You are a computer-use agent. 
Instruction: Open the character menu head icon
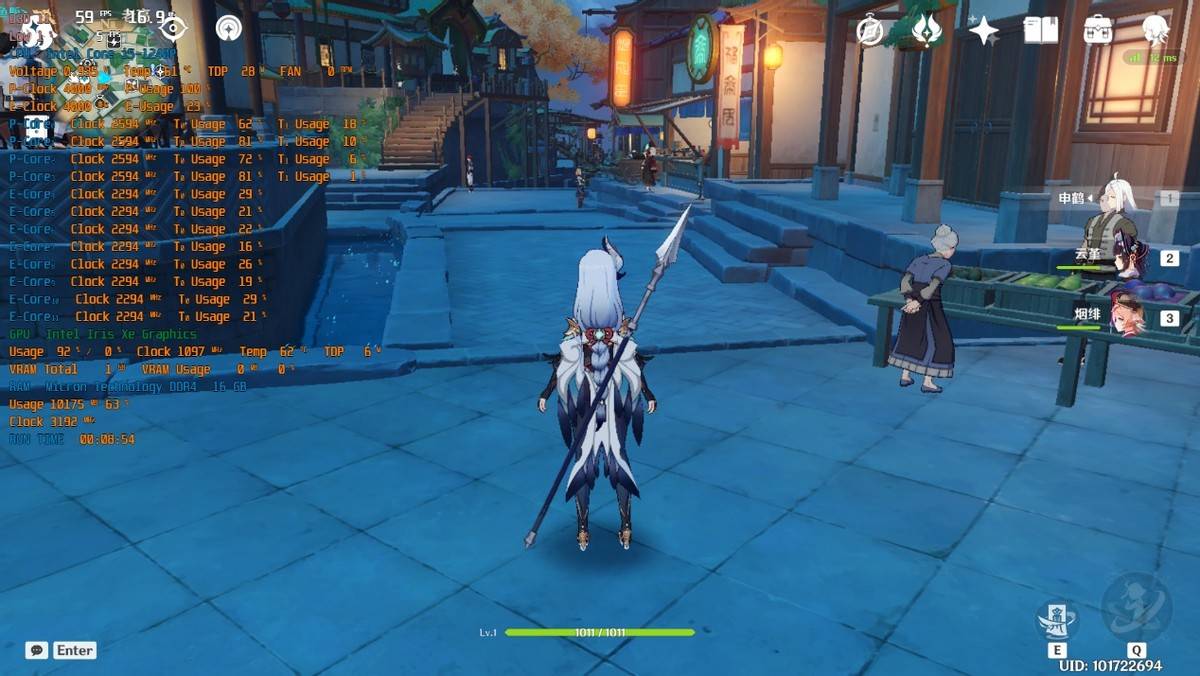point(1155,30)
